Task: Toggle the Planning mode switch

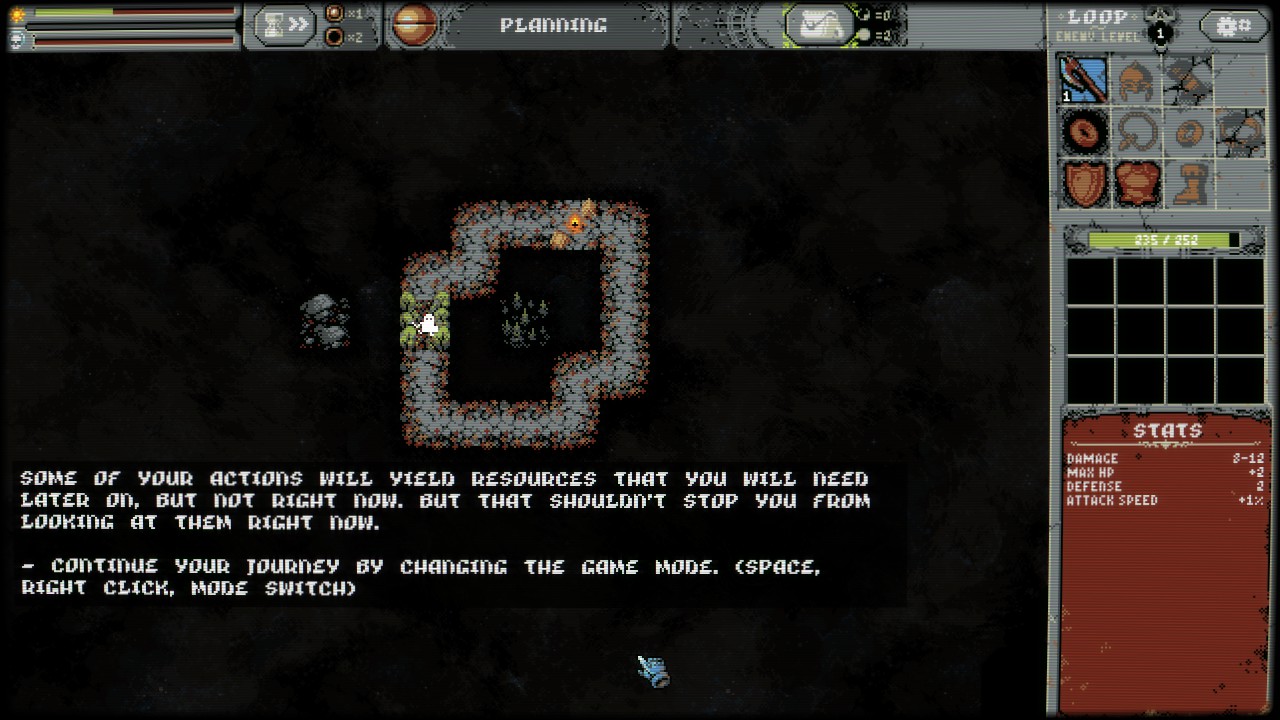Action: pyautogui.click(x=553, y=26)
